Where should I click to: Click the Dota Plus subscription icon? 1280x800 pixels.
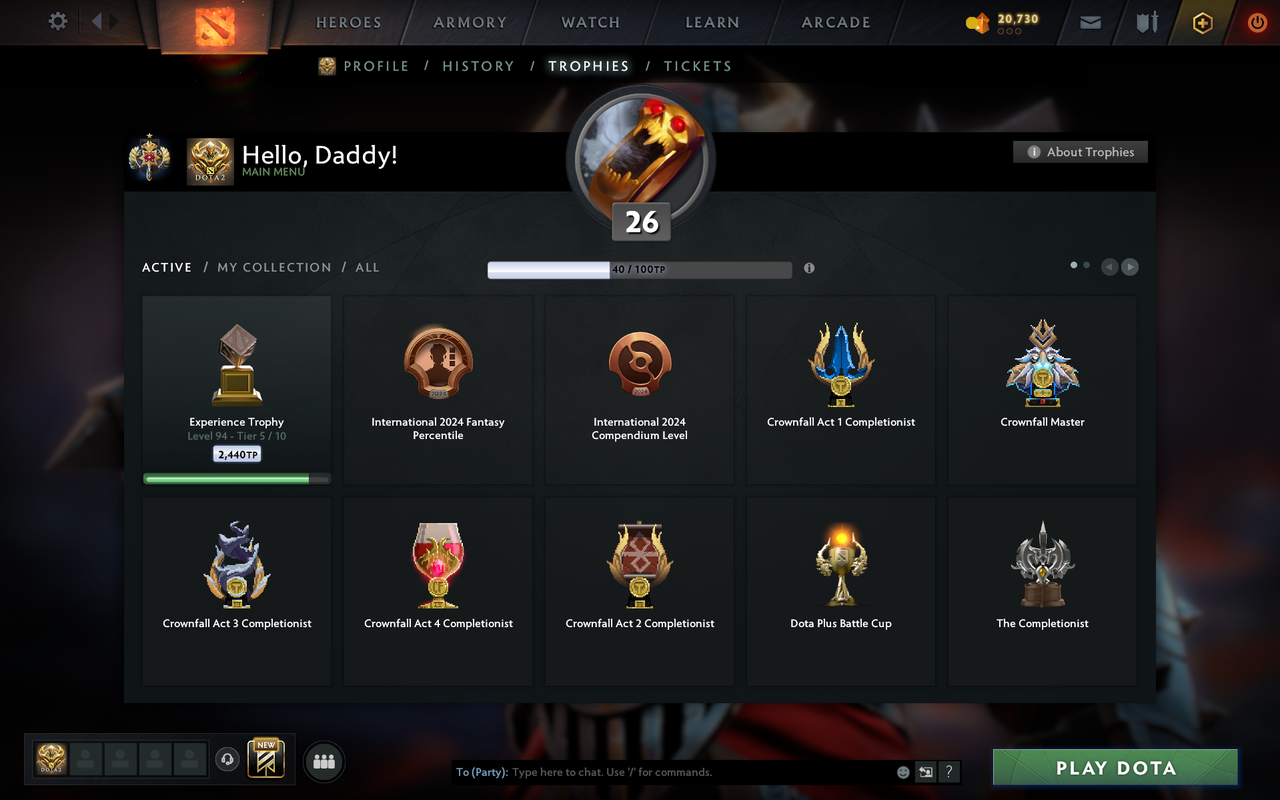(x=1201, y=22)
